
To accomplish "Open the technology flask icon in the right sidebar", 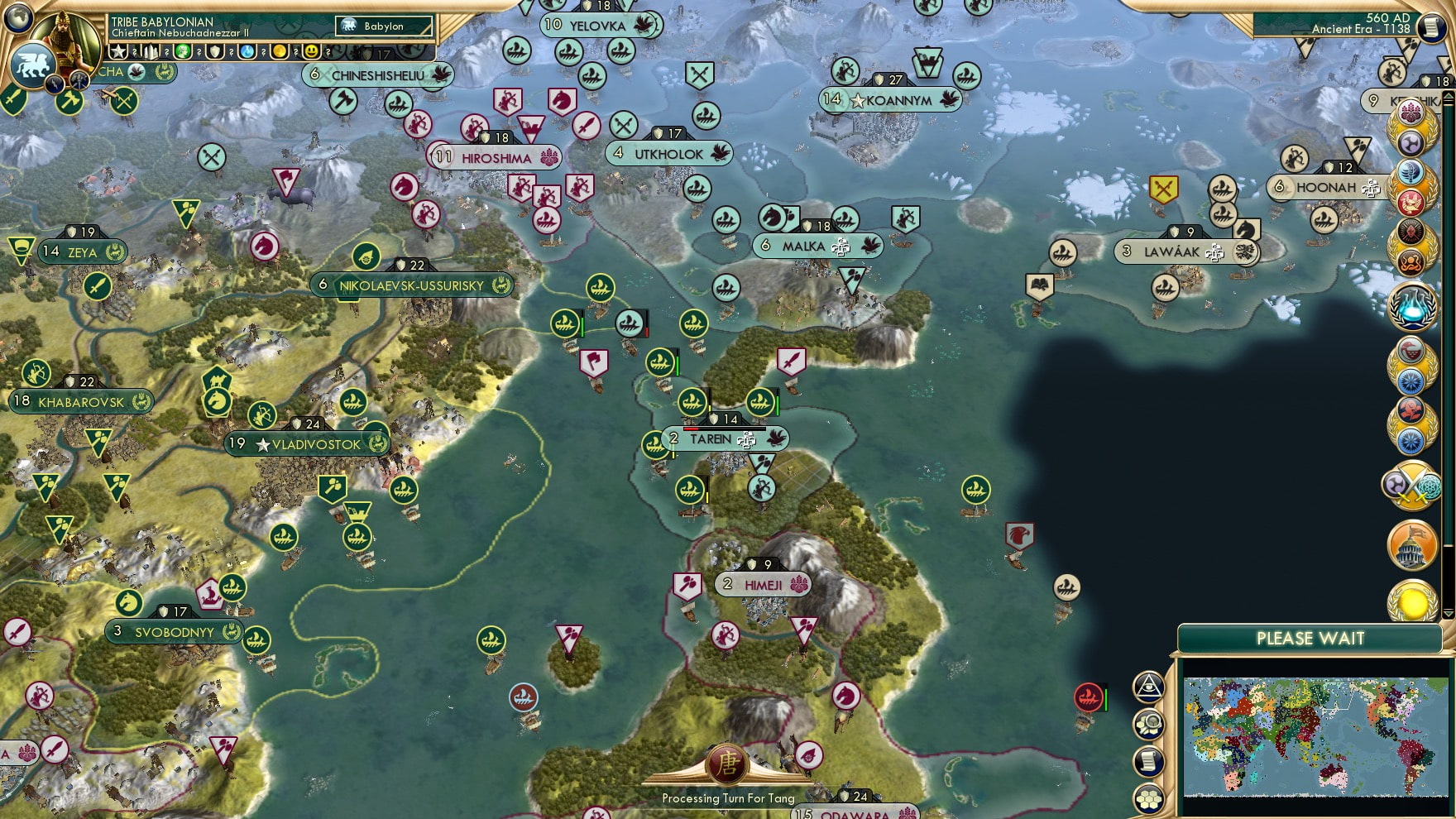I will point(1411,306).
